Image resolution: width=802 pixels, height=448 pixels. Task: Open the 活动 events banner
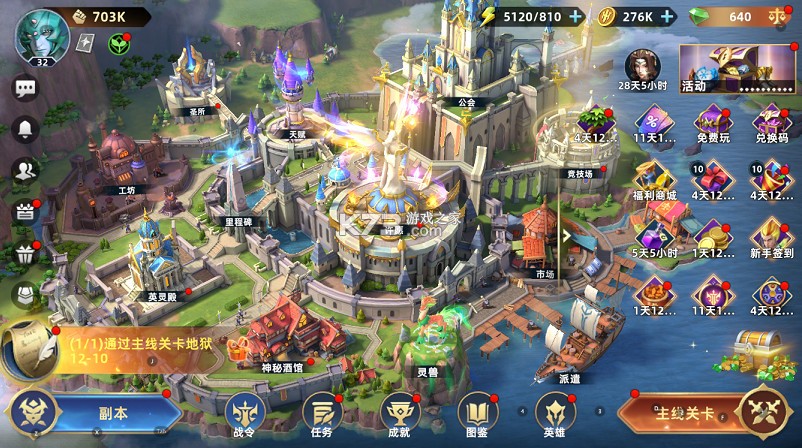734,68
